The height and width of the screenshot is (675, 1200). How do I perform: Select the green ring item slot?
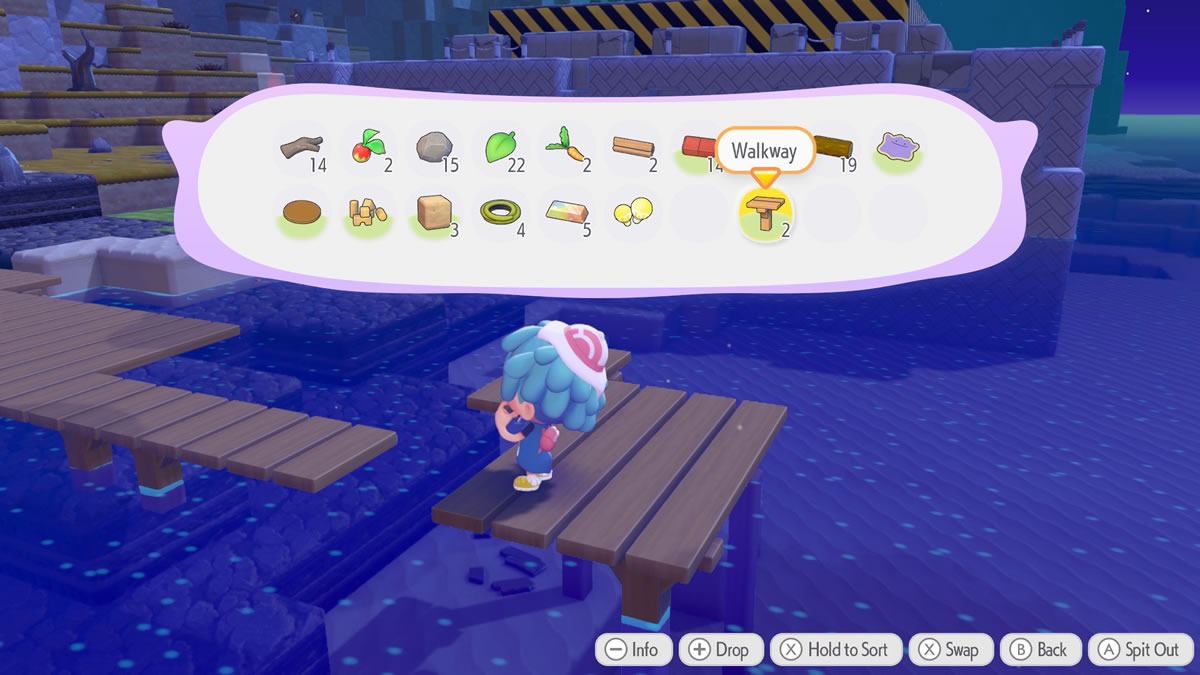(498, 213)
